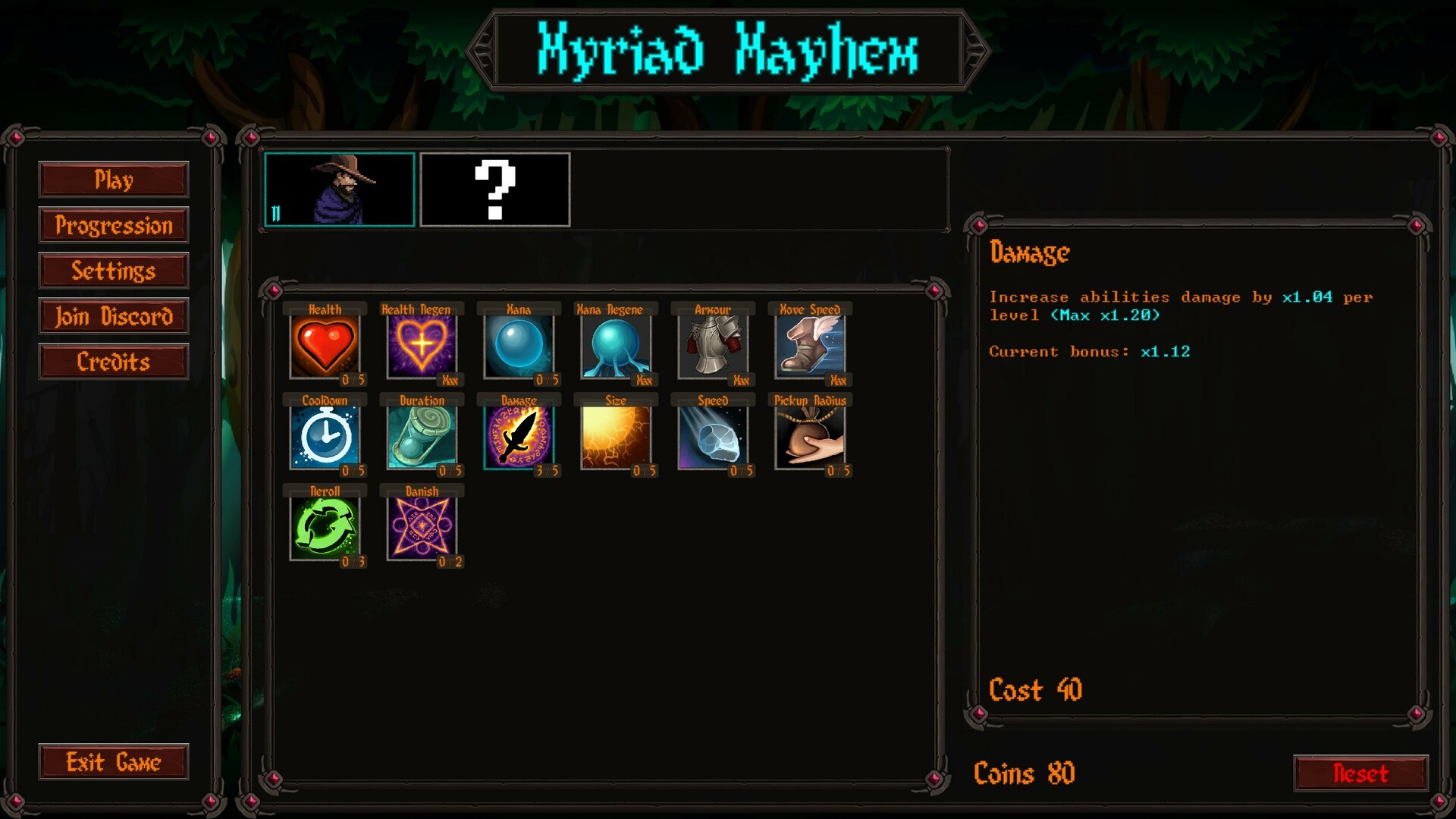Select the Health upgrade heart icon
Screen dimensions: 1456x819
click(x=325, y=347)
